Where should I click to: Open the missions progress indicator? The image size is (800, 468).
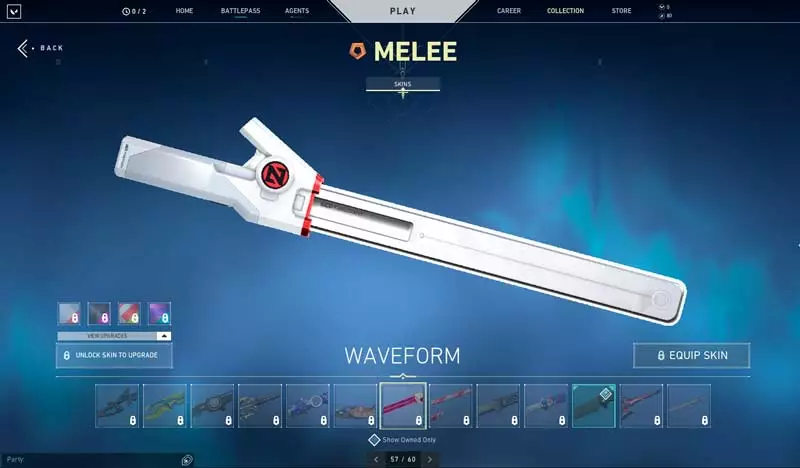132,11
